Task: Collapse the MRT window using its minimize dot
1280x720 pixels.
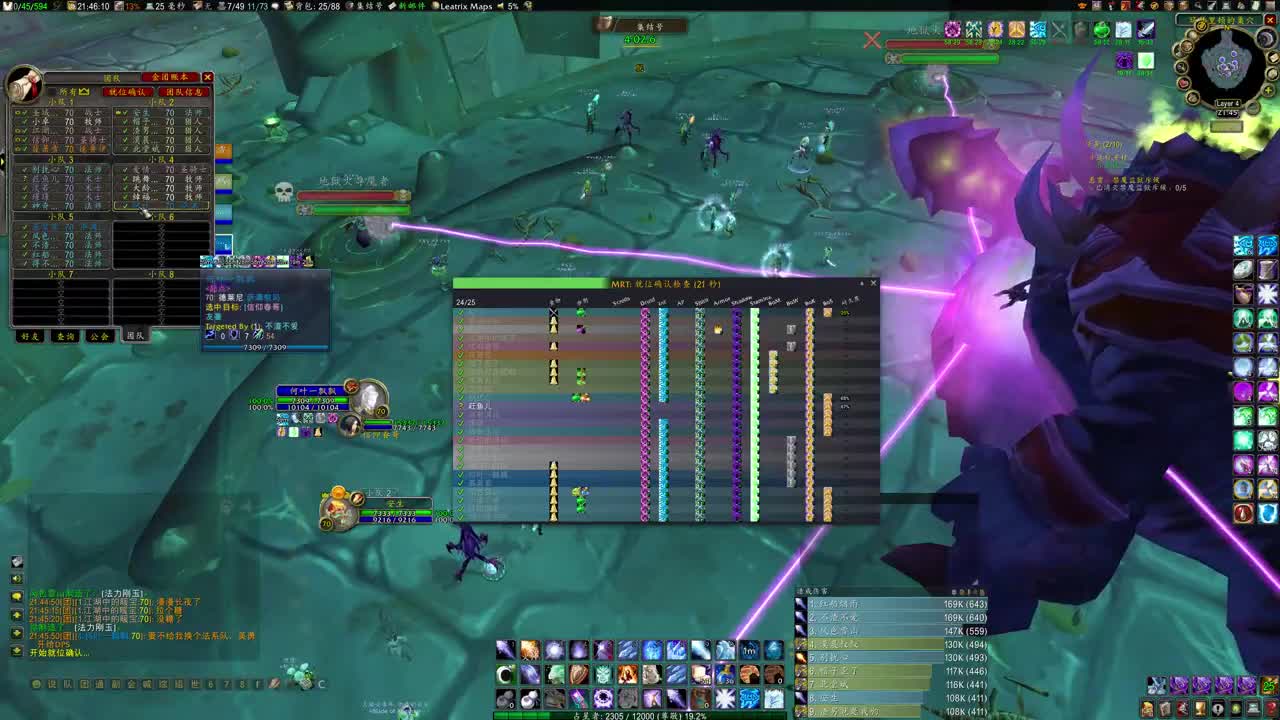Action: coord(862,283)
